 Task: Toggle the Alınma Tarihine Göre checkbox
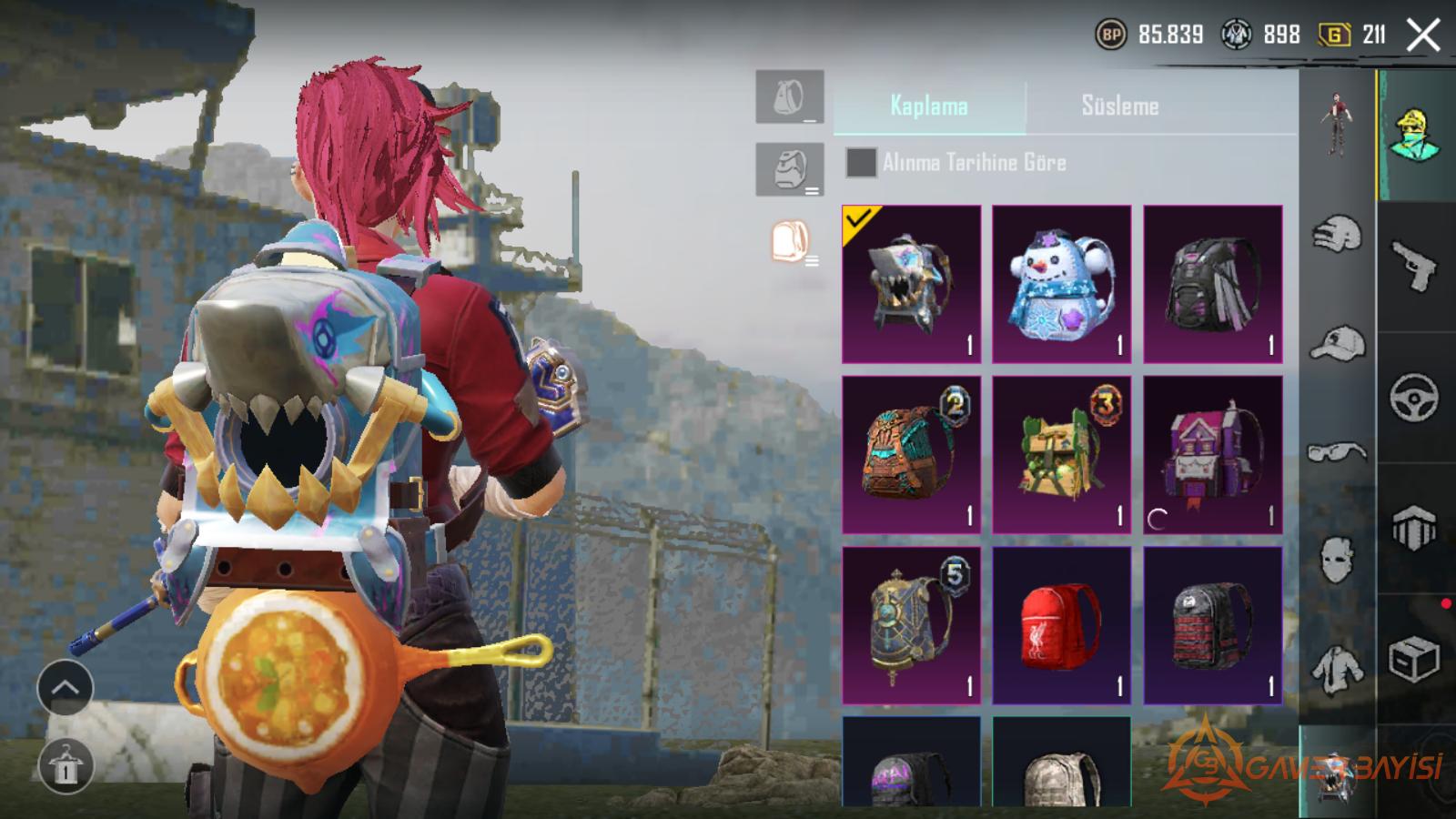coord(861,163)
